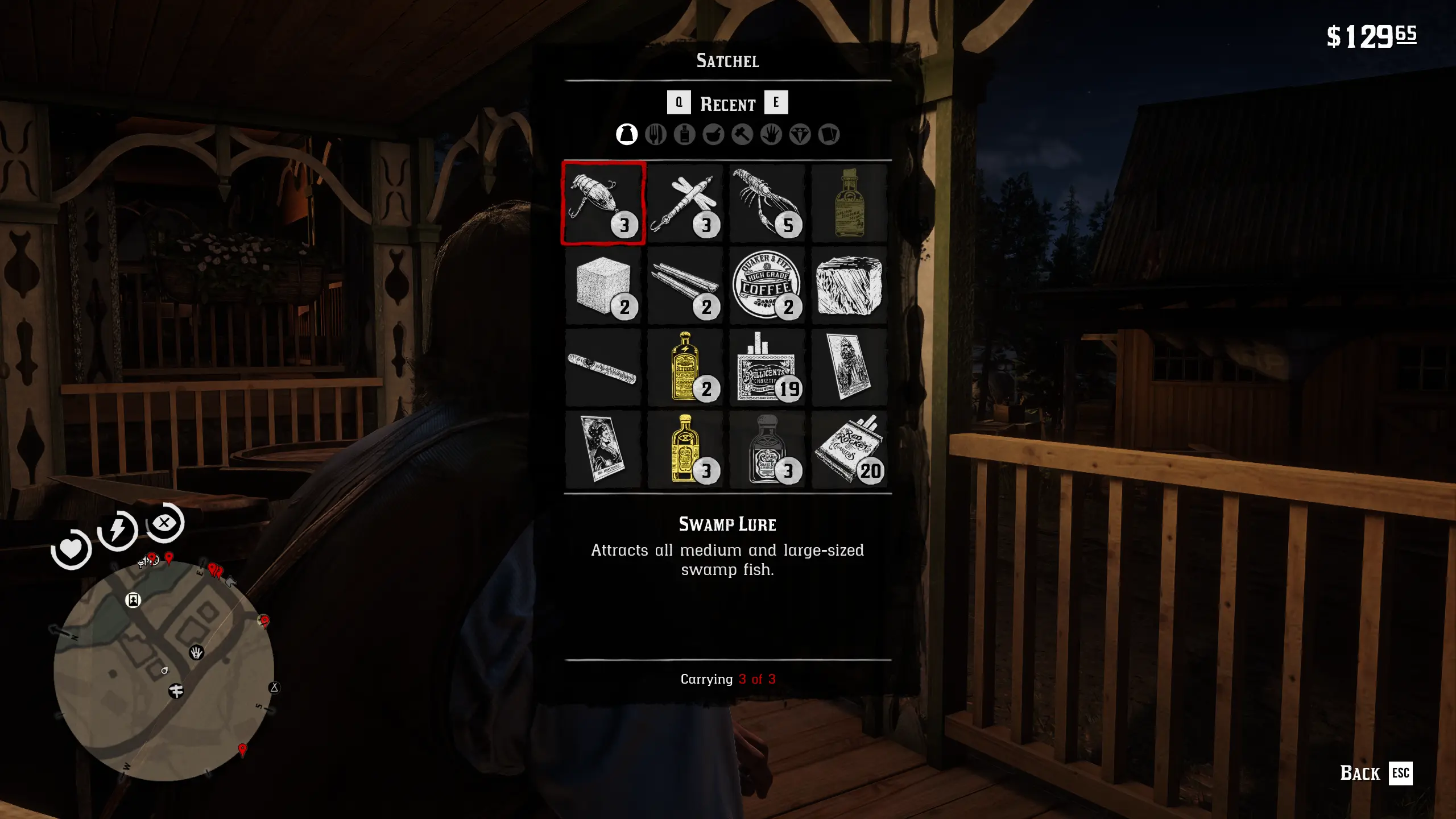Screen dimensions: 1456x819
Task: Select the horse medicine bottle
Action: click(849, 204)
